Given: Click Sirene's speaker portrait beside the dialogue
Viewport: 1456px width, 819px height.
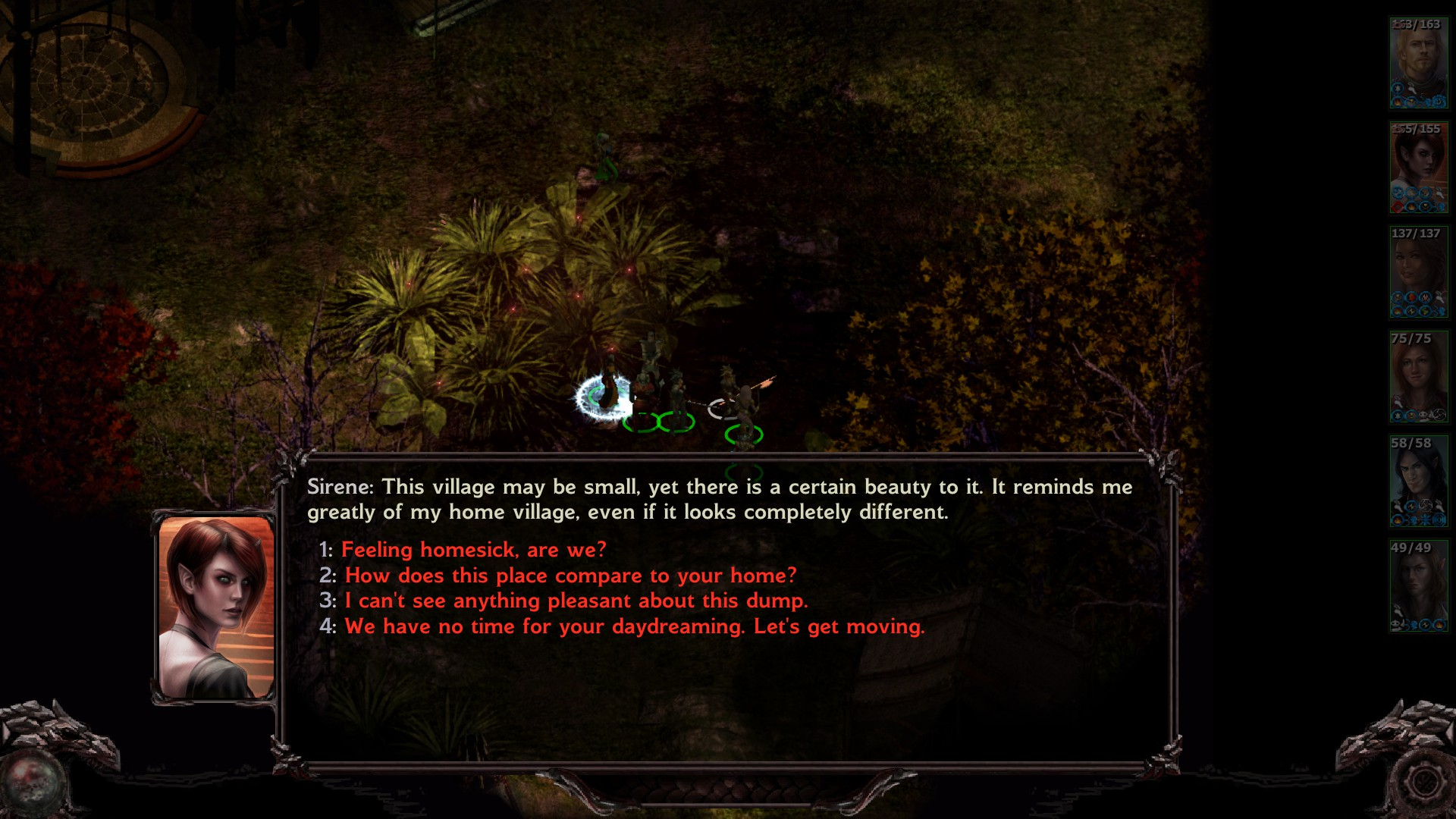Looking at the screenshot, I should [x=215, y=607].
